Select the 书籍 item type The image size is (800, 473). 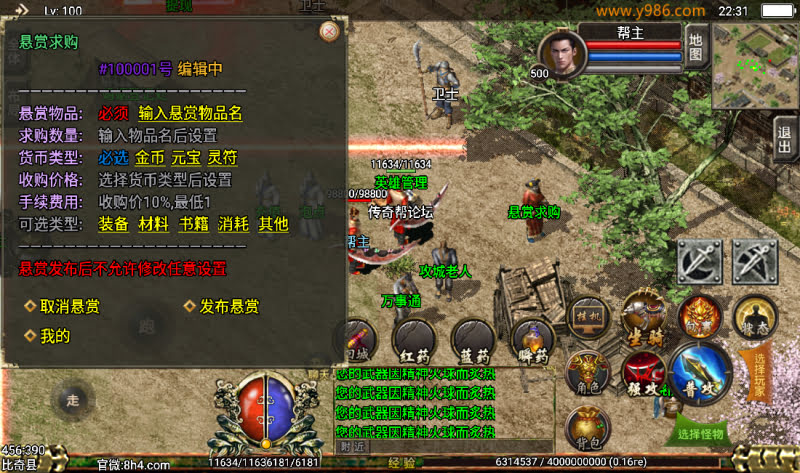pyautogui.click(x=193, y=224)
